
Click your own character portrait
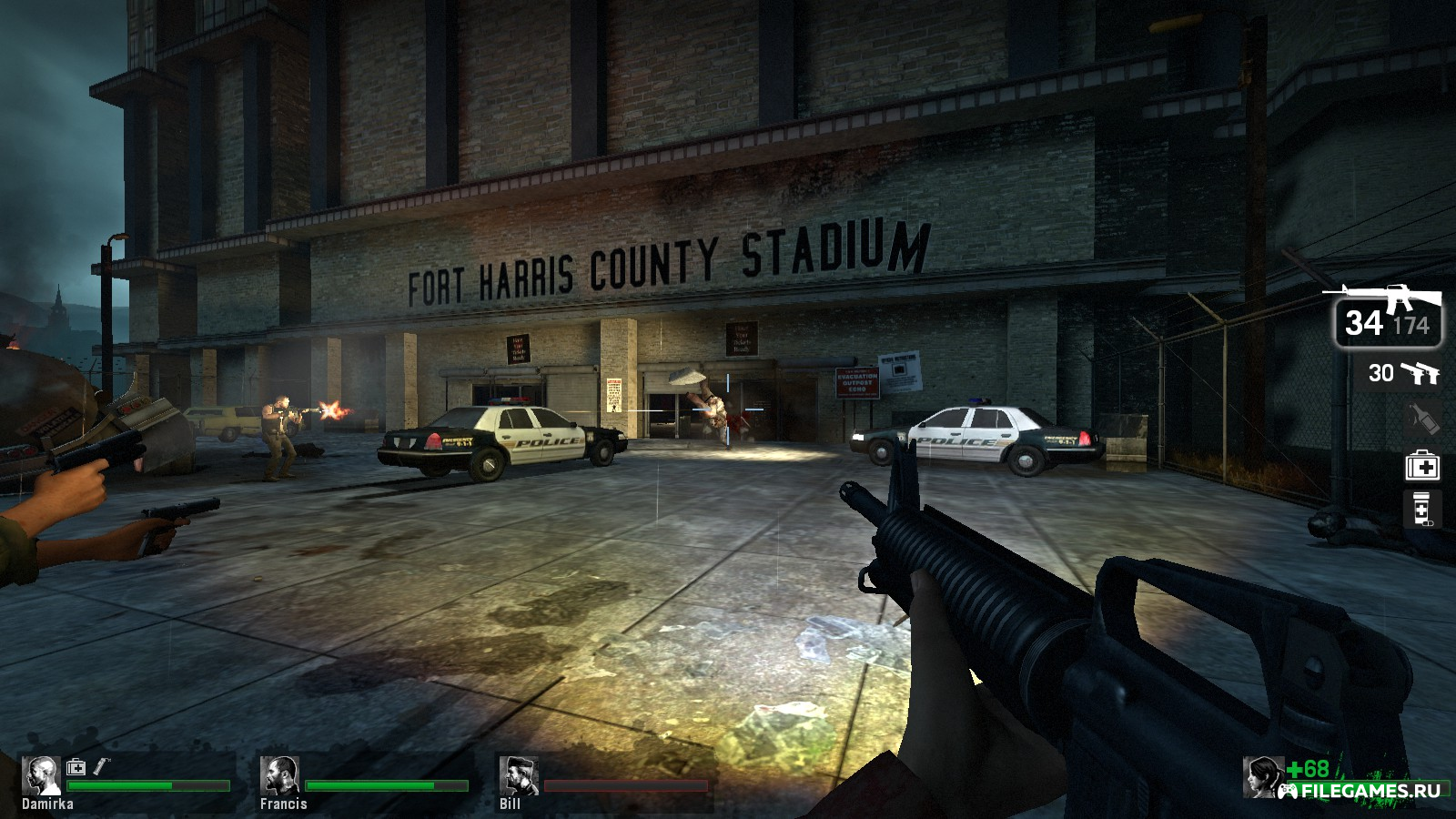[1264, 776]
